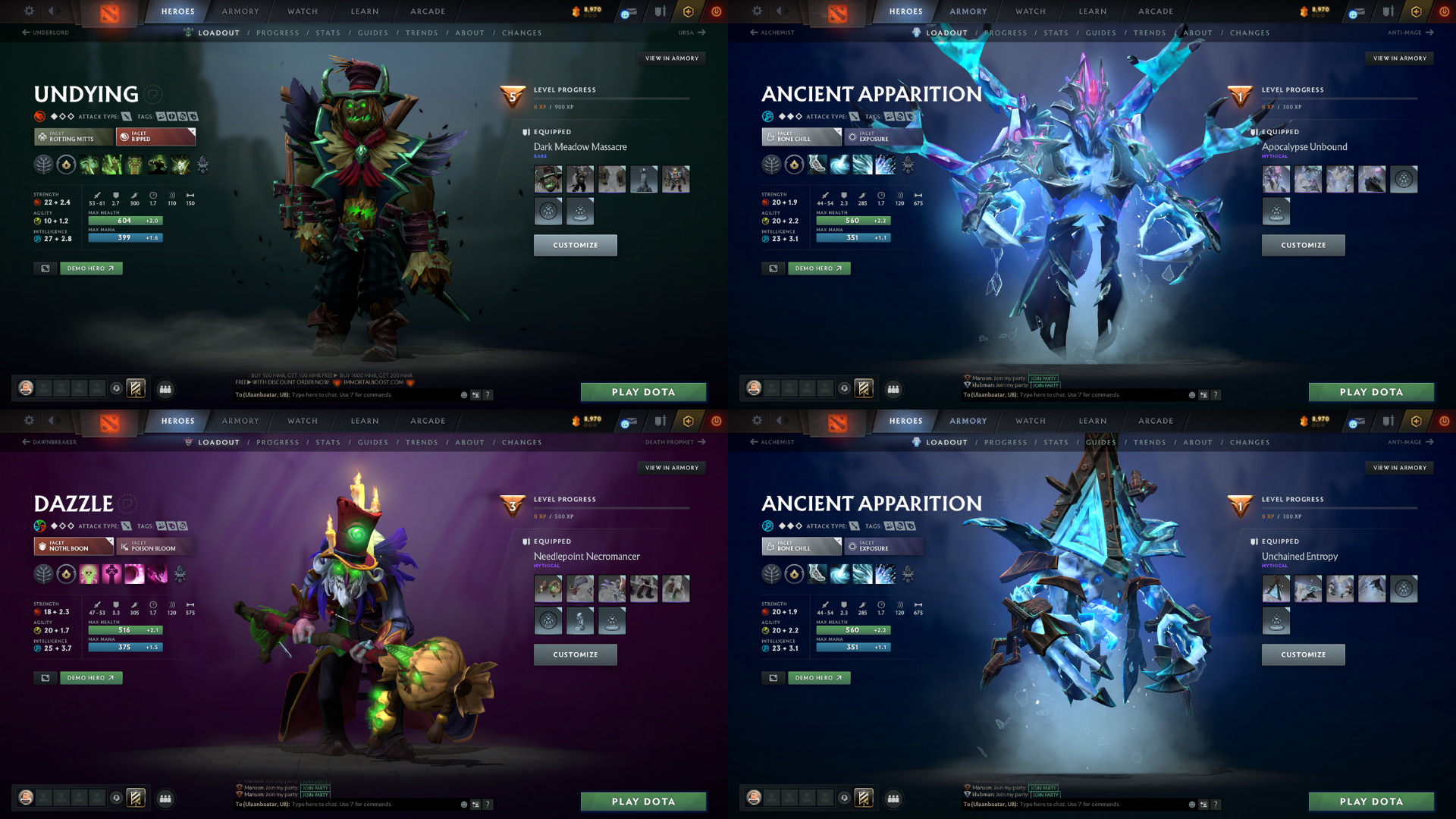Enable Dazzle's POISON BLOOM facet
The image size is (1456, 819).
pyautogui.click(x=155, y=547)
